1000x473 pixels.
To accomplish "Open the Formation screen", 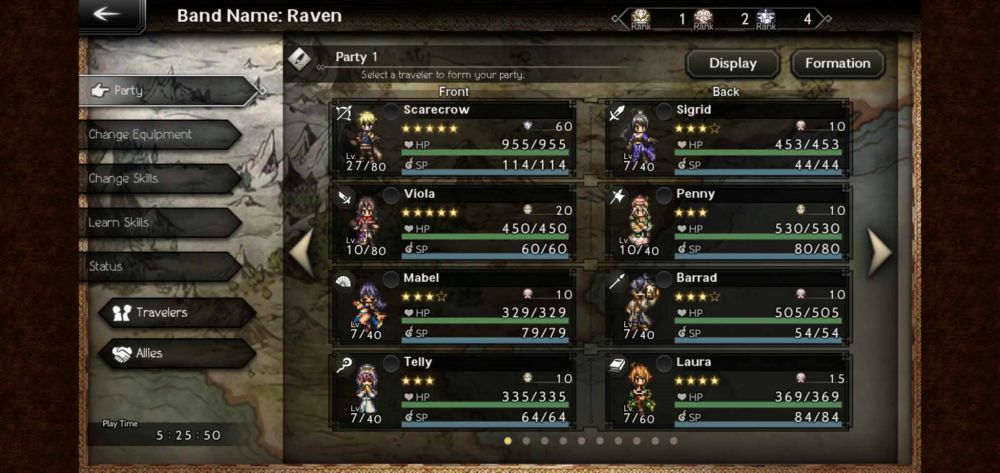I will point(837,63).
